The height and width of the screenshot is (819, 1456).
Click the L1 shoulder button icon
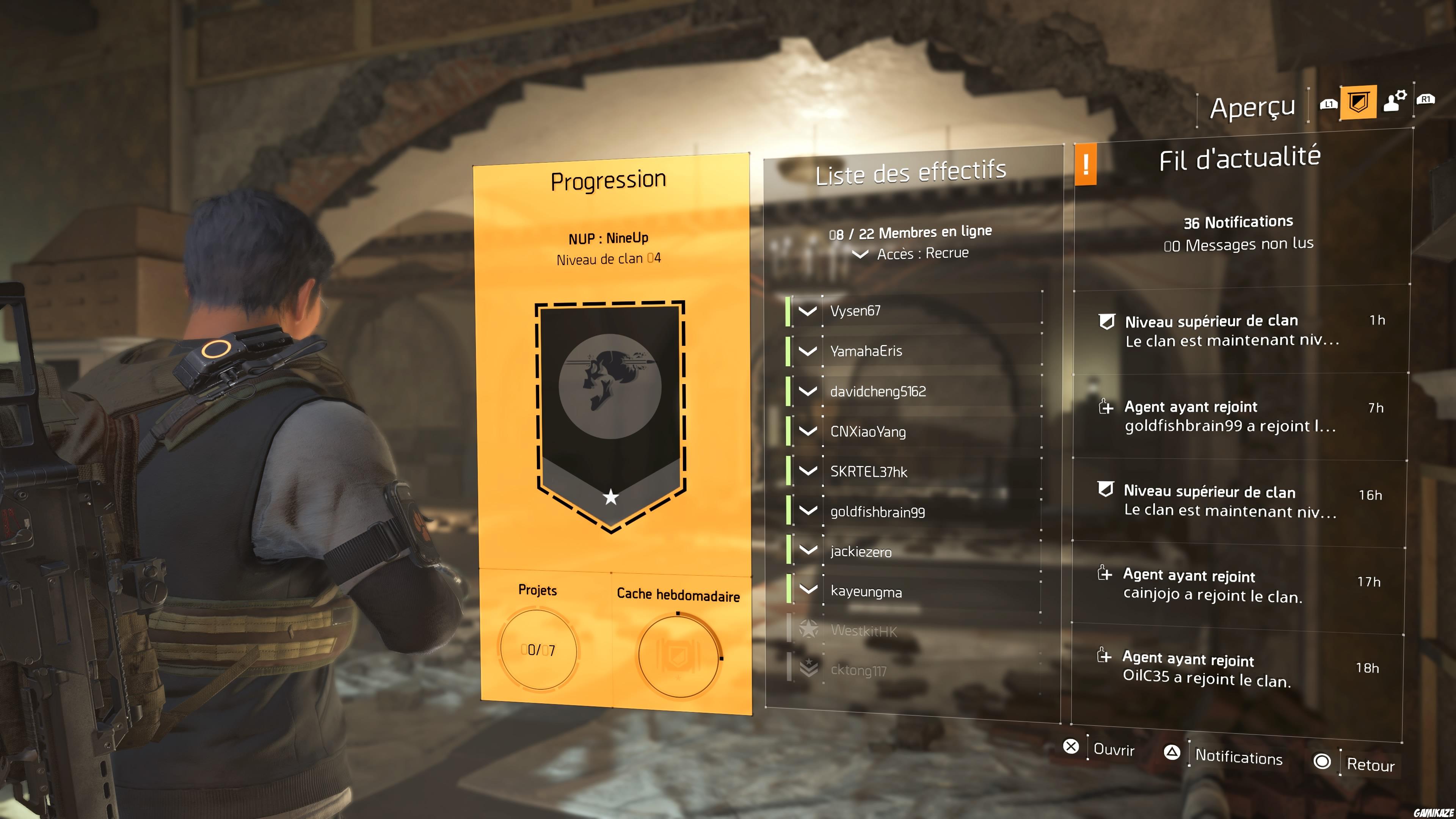tap(1329, 105)
